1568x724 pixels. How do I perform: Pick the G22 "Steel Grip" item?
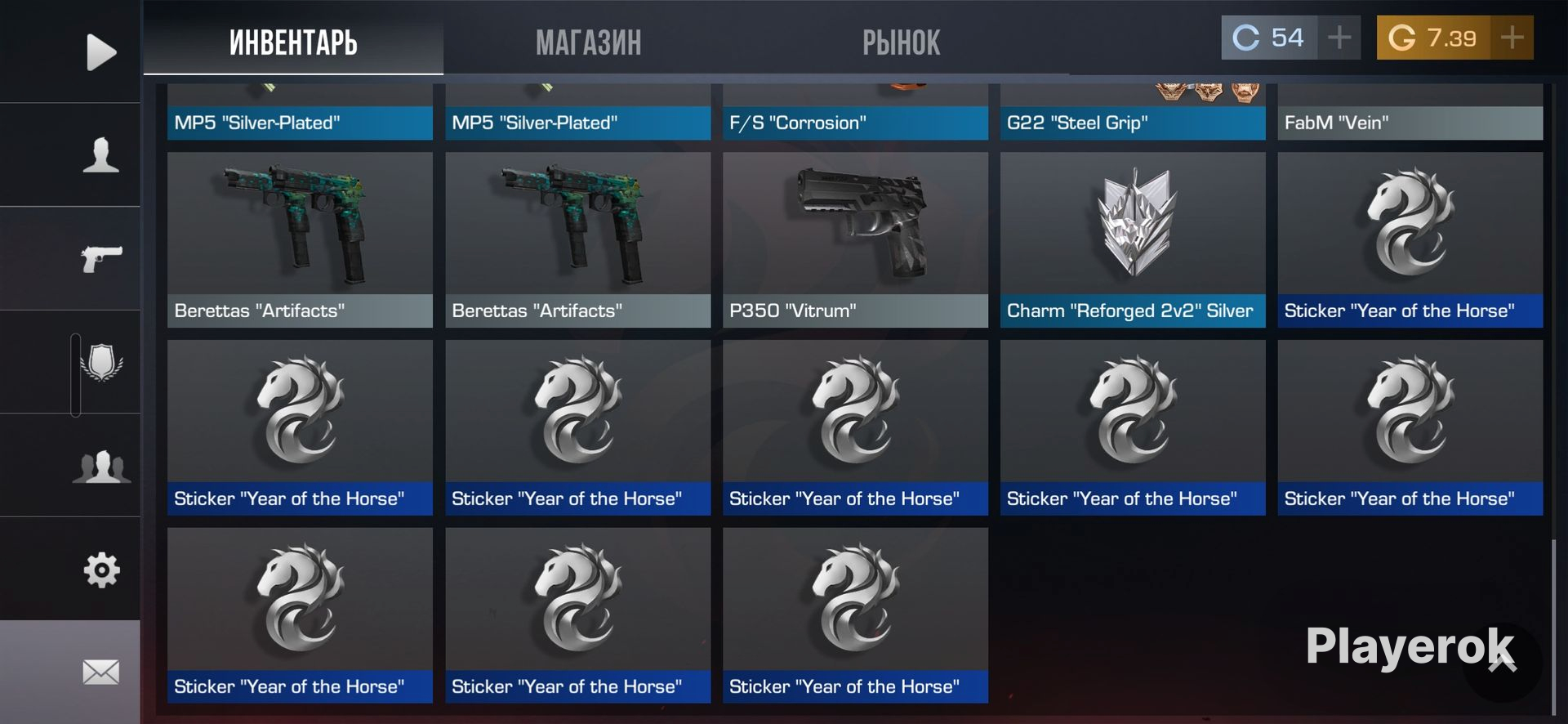[1133, 113]
